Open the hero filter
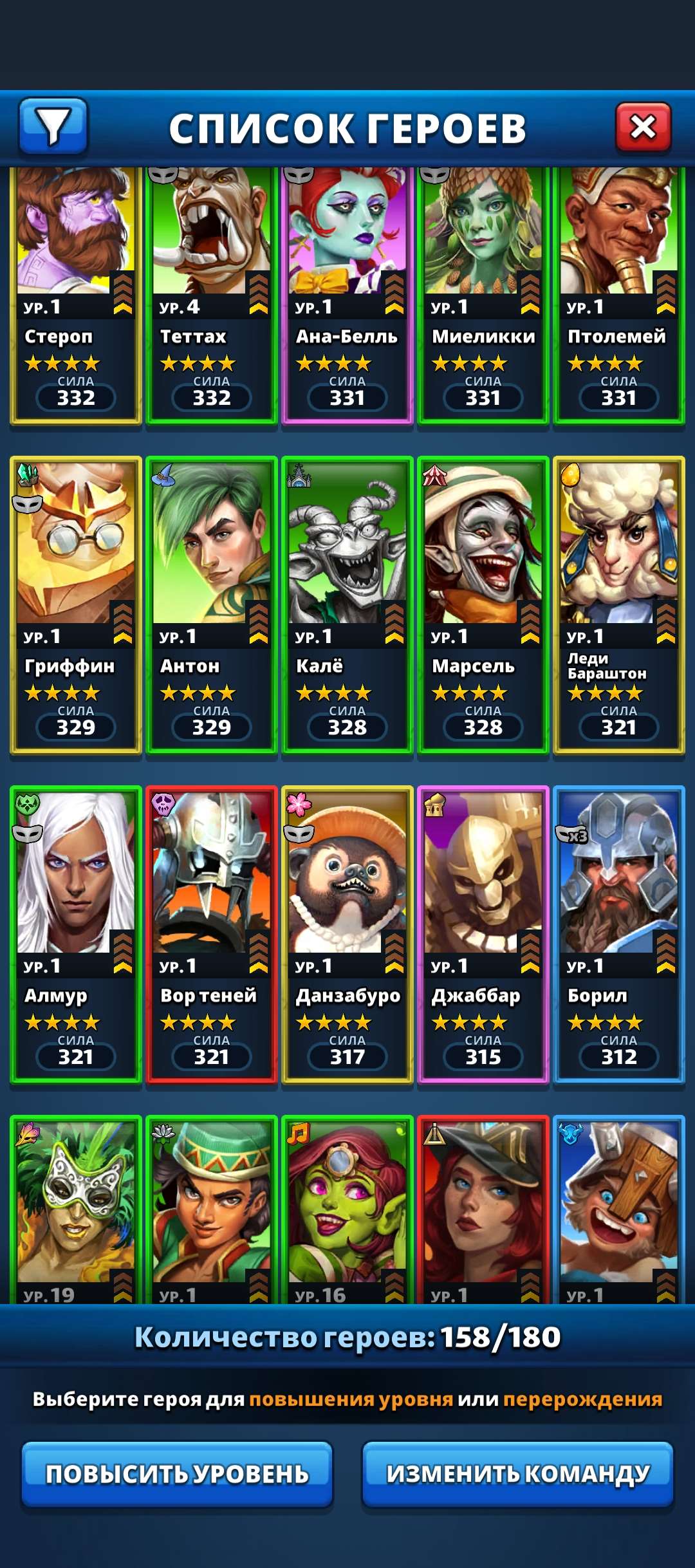695x1568 pixels. (53, 126)
